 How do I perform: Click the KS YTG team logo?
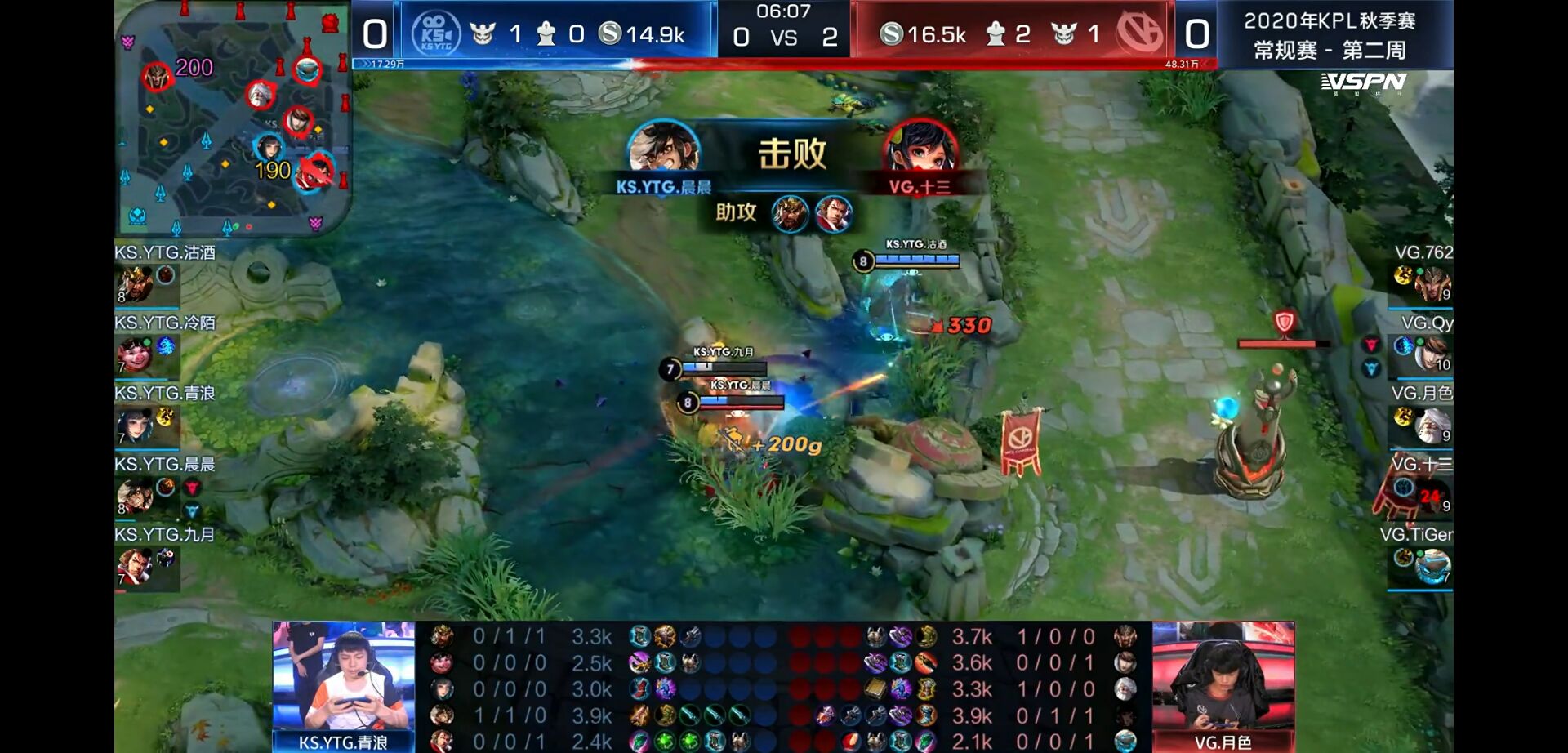coord(436,34)
